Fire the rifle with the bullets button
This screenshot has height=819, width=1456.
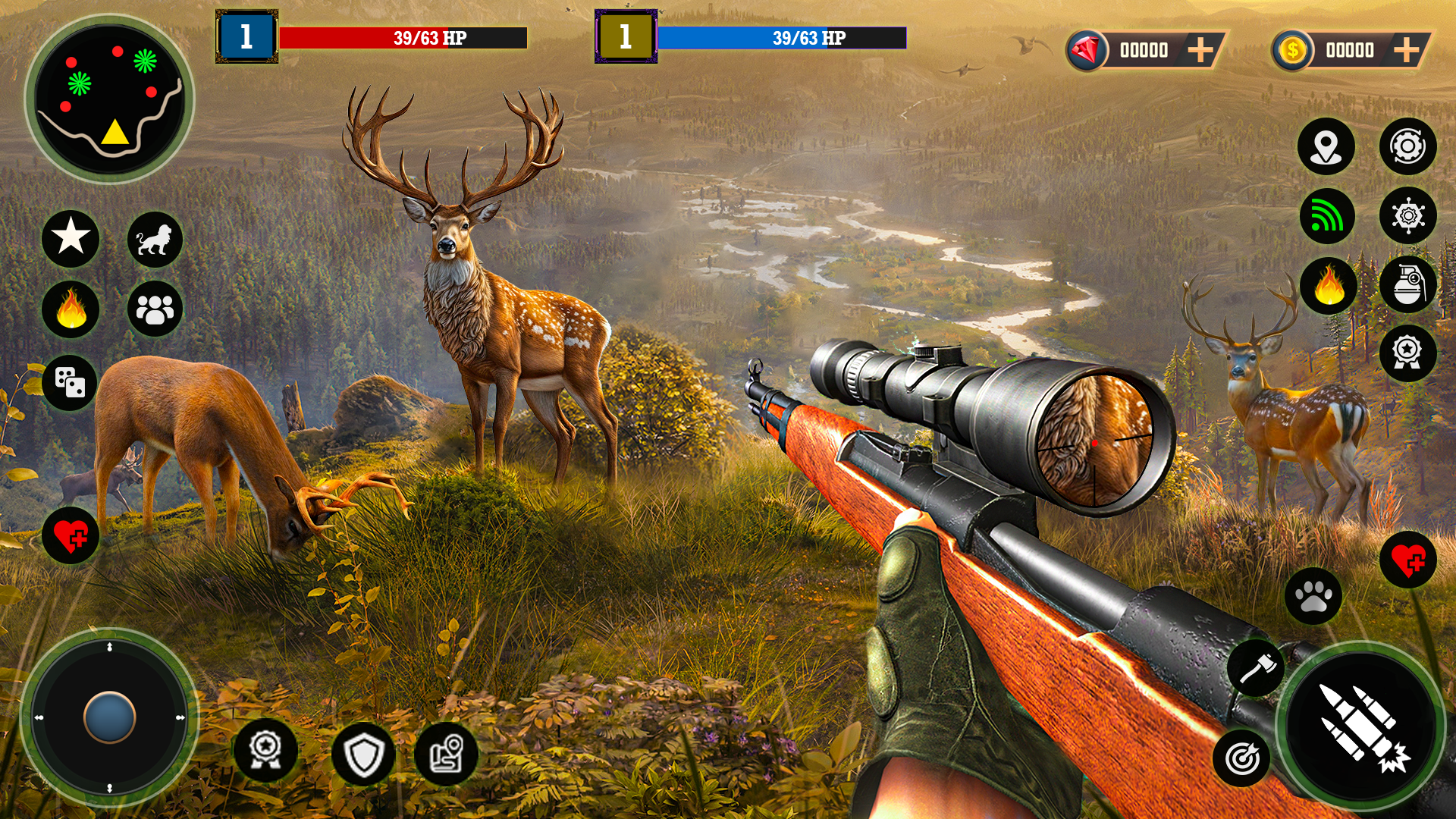[x=1361, y=727]
